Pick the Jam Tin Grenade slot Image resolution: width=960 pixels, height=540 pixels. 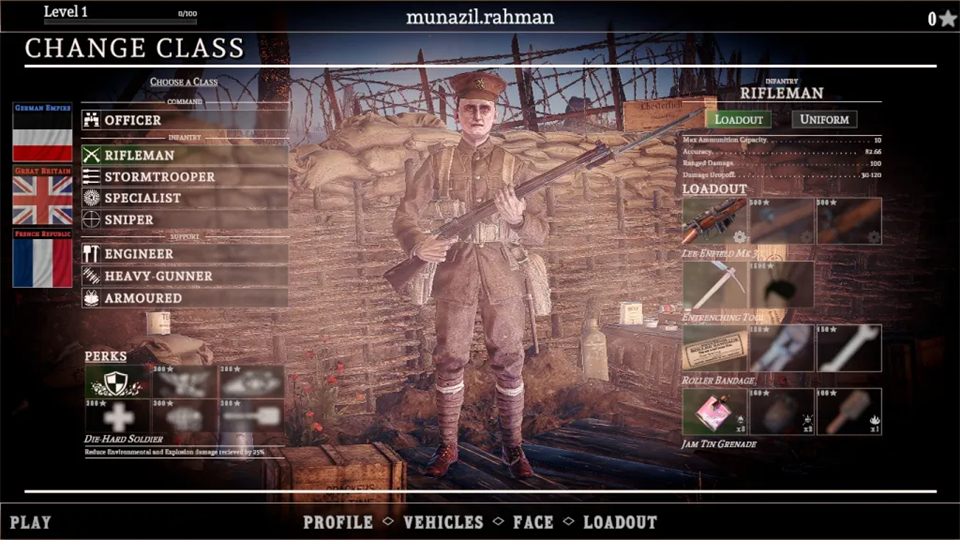(714, 411)
